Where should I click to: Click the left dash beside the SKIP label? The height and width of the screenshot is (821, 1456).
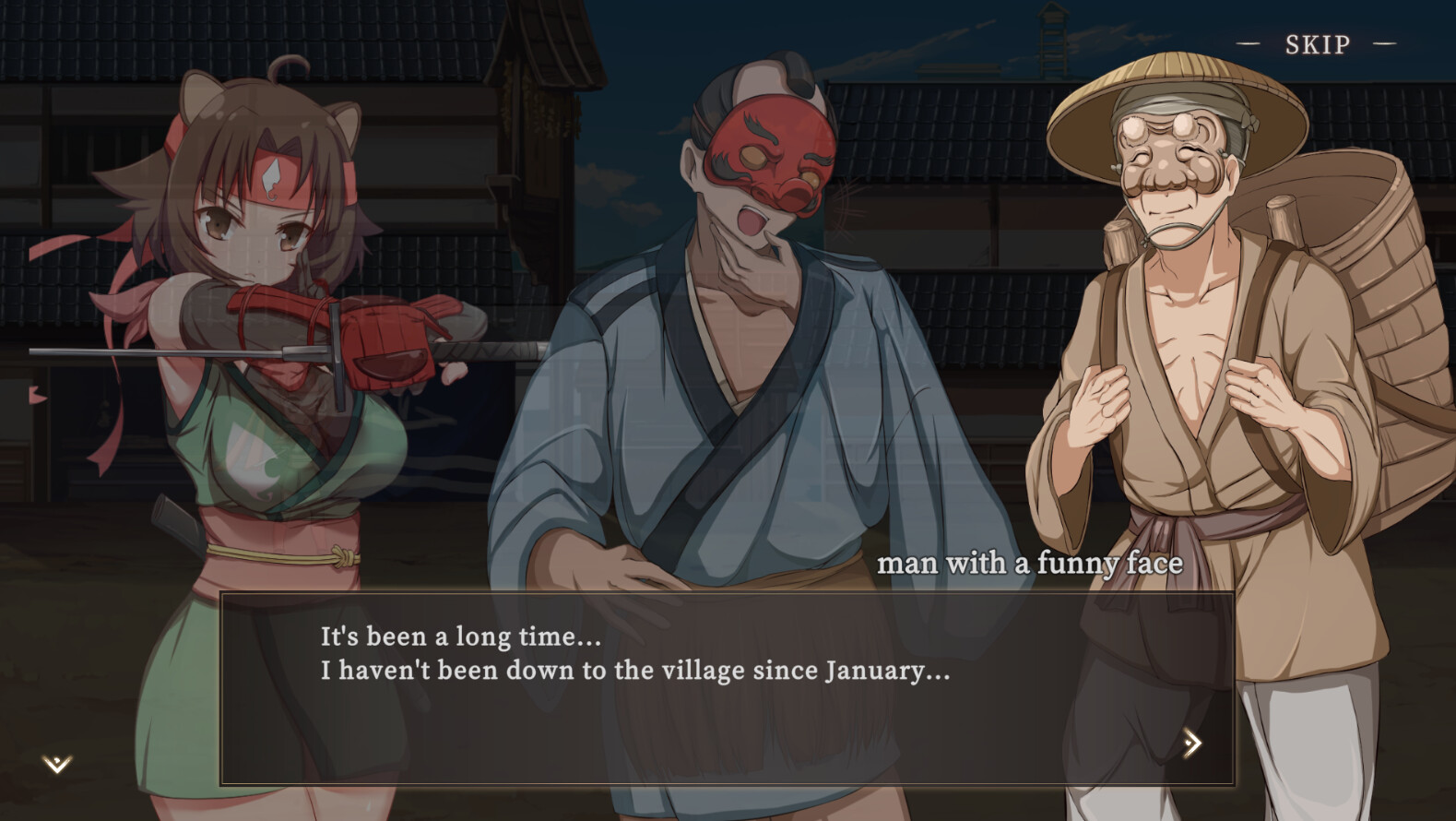(x=1247, y=43)
